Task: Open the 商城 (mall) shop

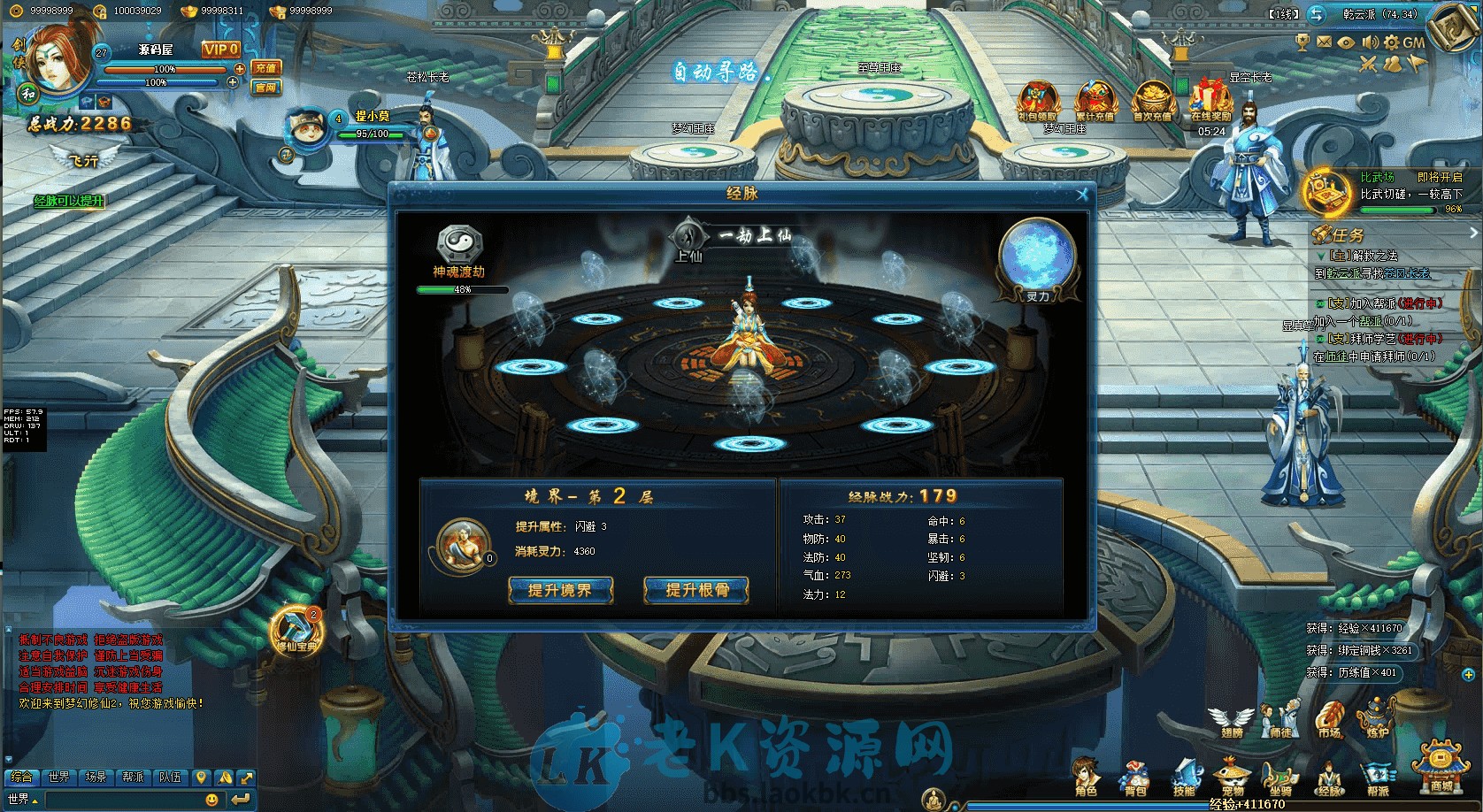Action: [x=1441, y=770]
